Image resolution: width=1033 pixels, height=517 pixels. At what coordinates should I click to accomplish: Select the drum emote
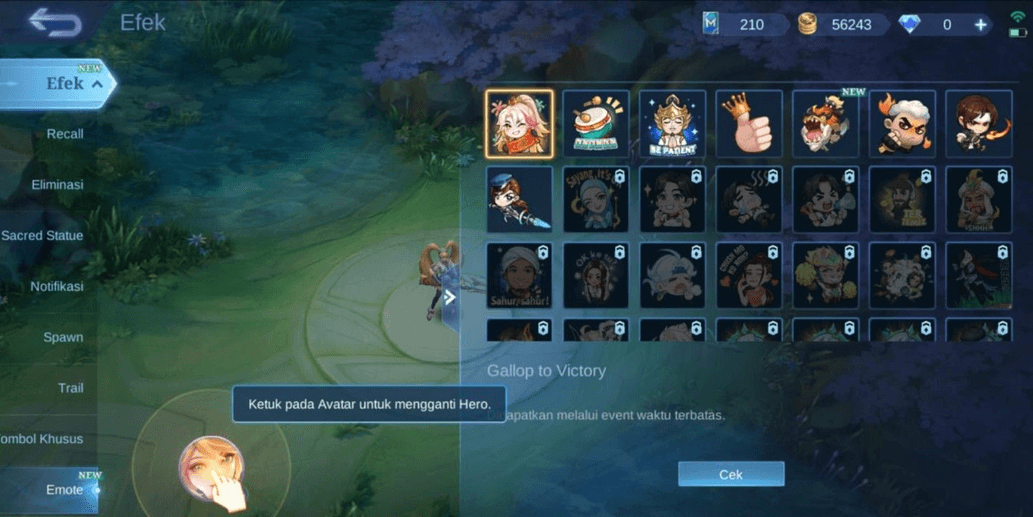point(596,124)
